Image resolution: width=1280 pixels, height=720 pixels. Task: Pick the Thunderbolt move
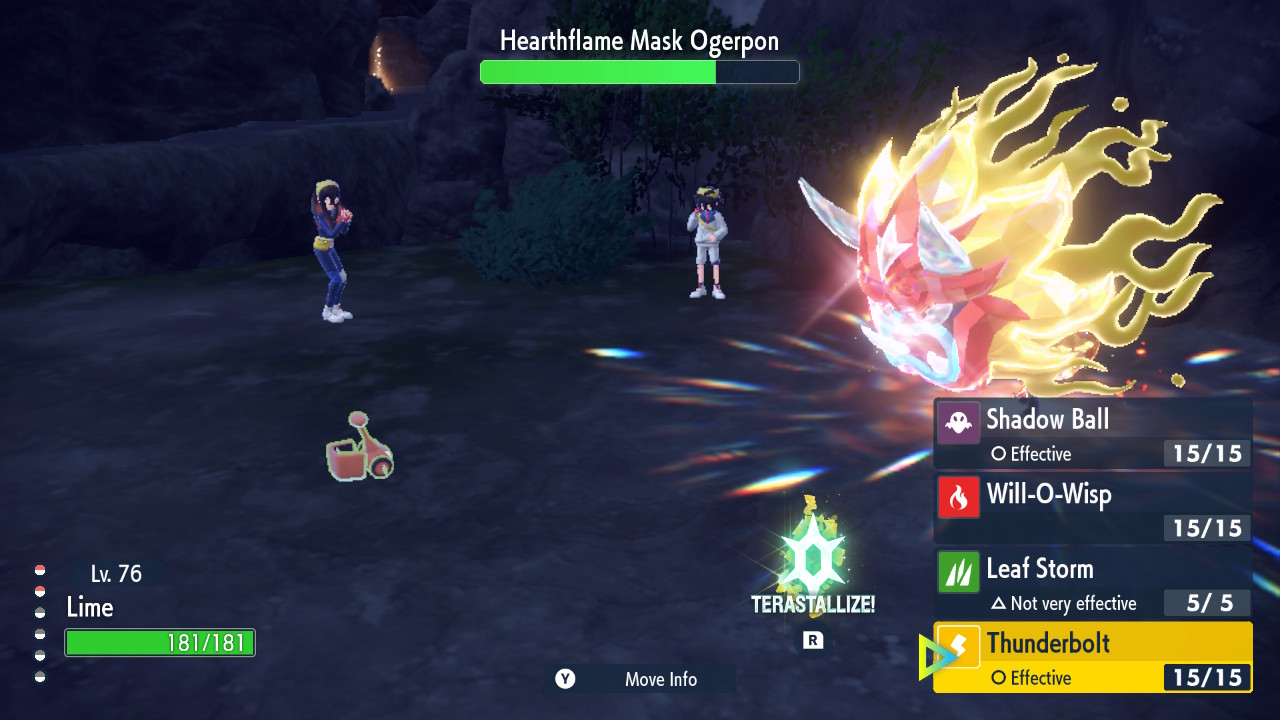click(1092, 657)
